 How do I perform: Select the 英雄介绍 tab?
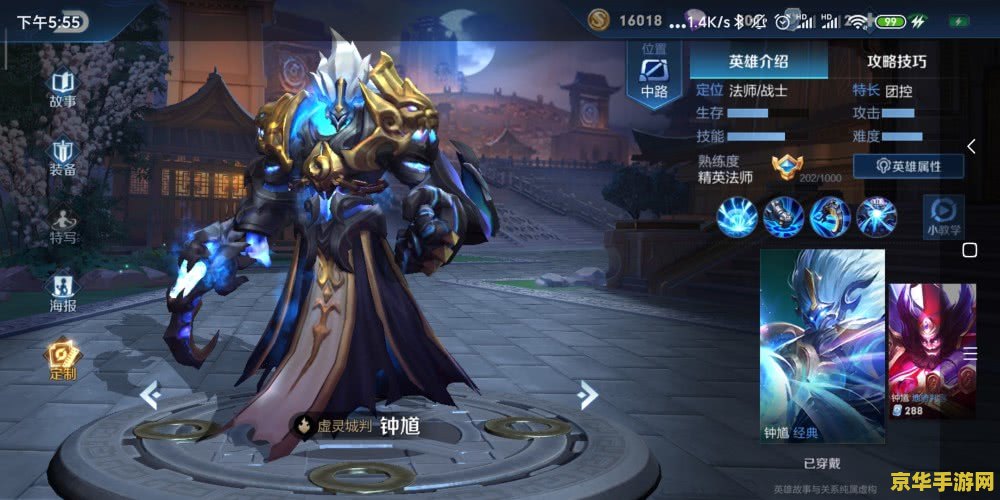pyautogui.click(x=758, y=61)
